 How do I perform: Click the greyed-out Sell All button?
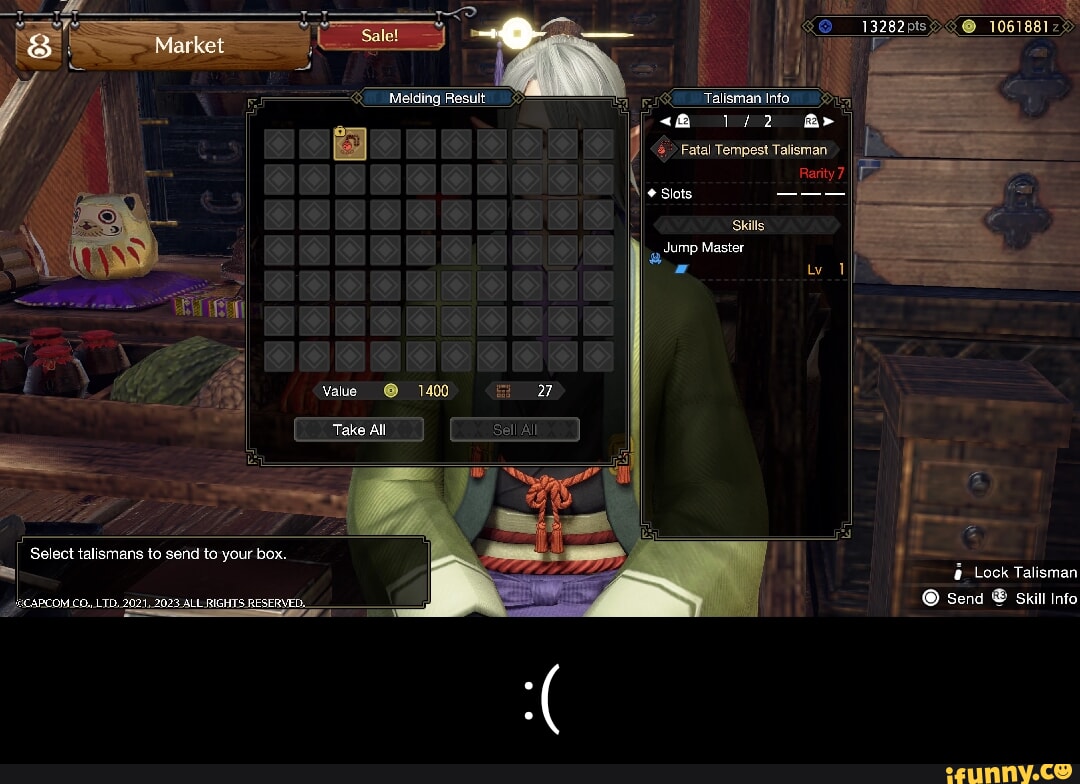click(515, 430)
